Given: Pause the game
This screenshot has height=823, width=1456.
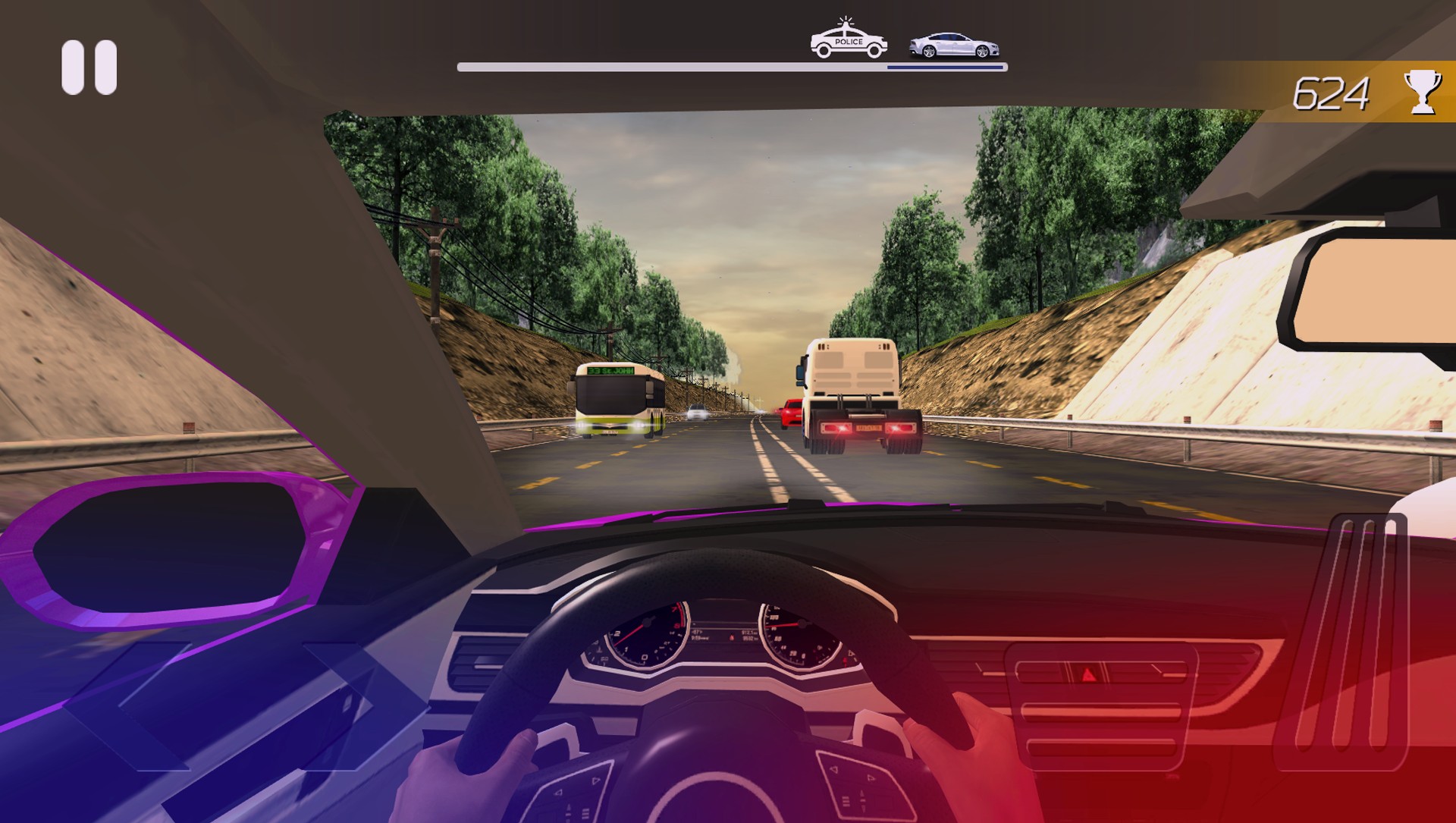Looking at the screenshot, I should click(x=89, y=68).
